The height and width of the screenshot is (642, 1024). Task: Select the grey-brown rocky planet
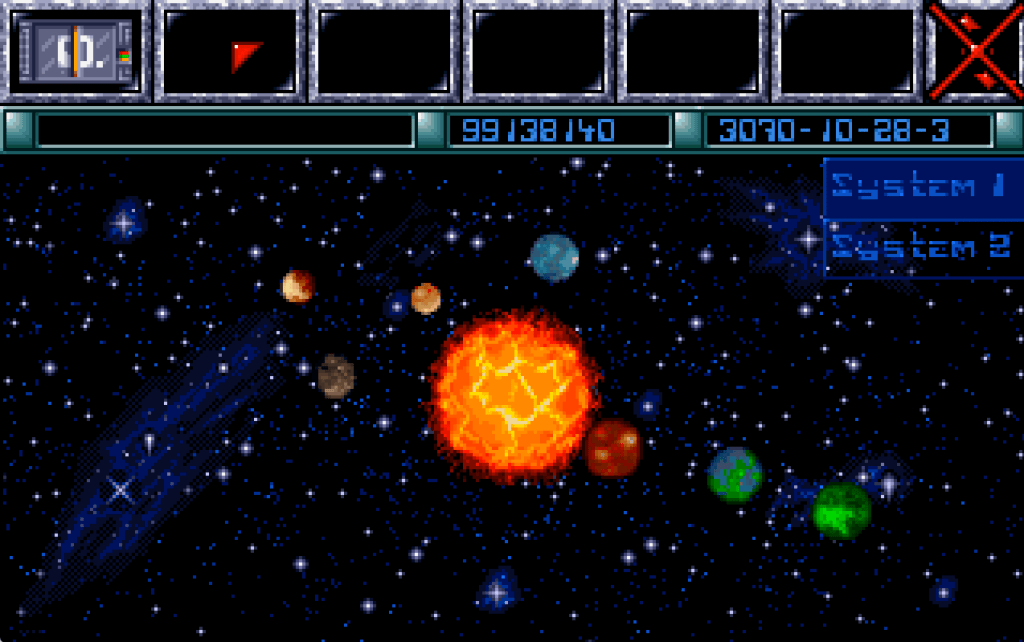tap(336, 376)
